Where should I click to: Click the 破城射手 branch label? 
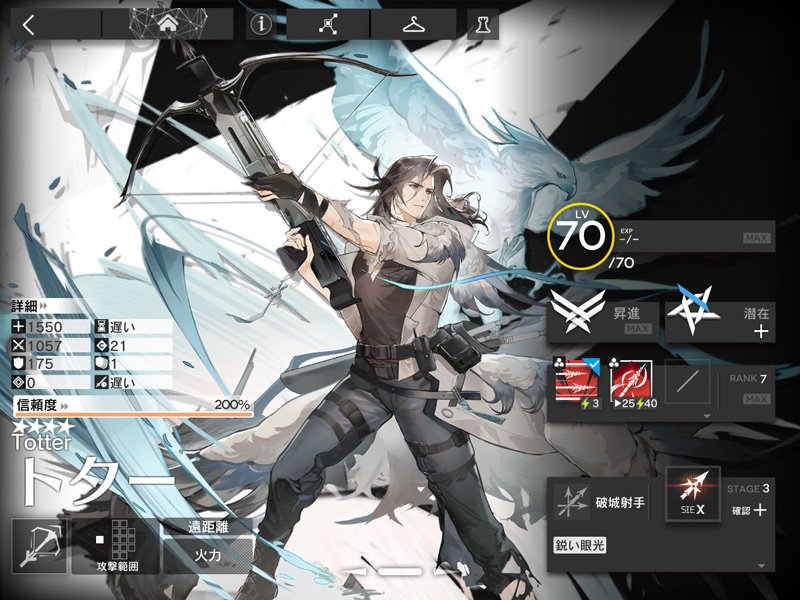click(x=621, y=502)
